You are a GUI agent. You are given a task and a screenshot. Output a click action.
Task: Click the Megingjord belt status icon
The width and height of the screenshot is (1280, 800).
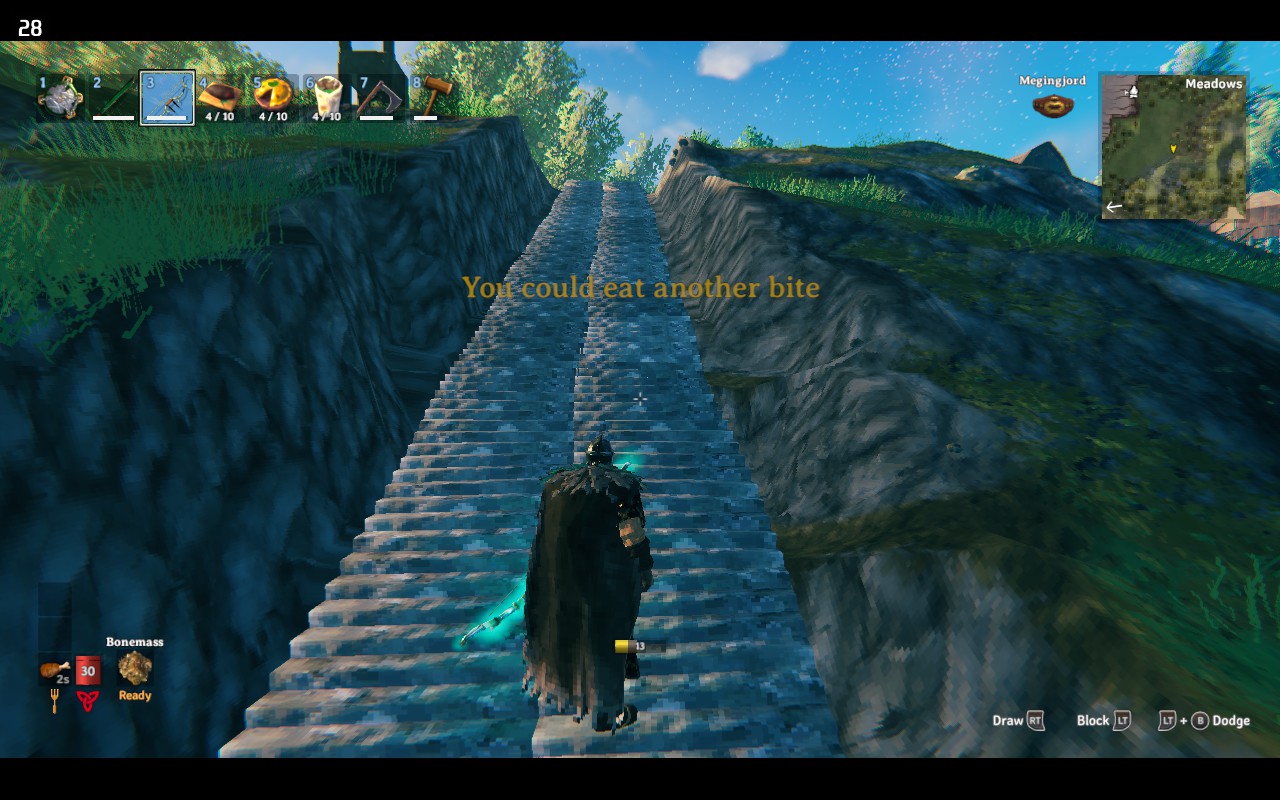[x=1051, y=104]
